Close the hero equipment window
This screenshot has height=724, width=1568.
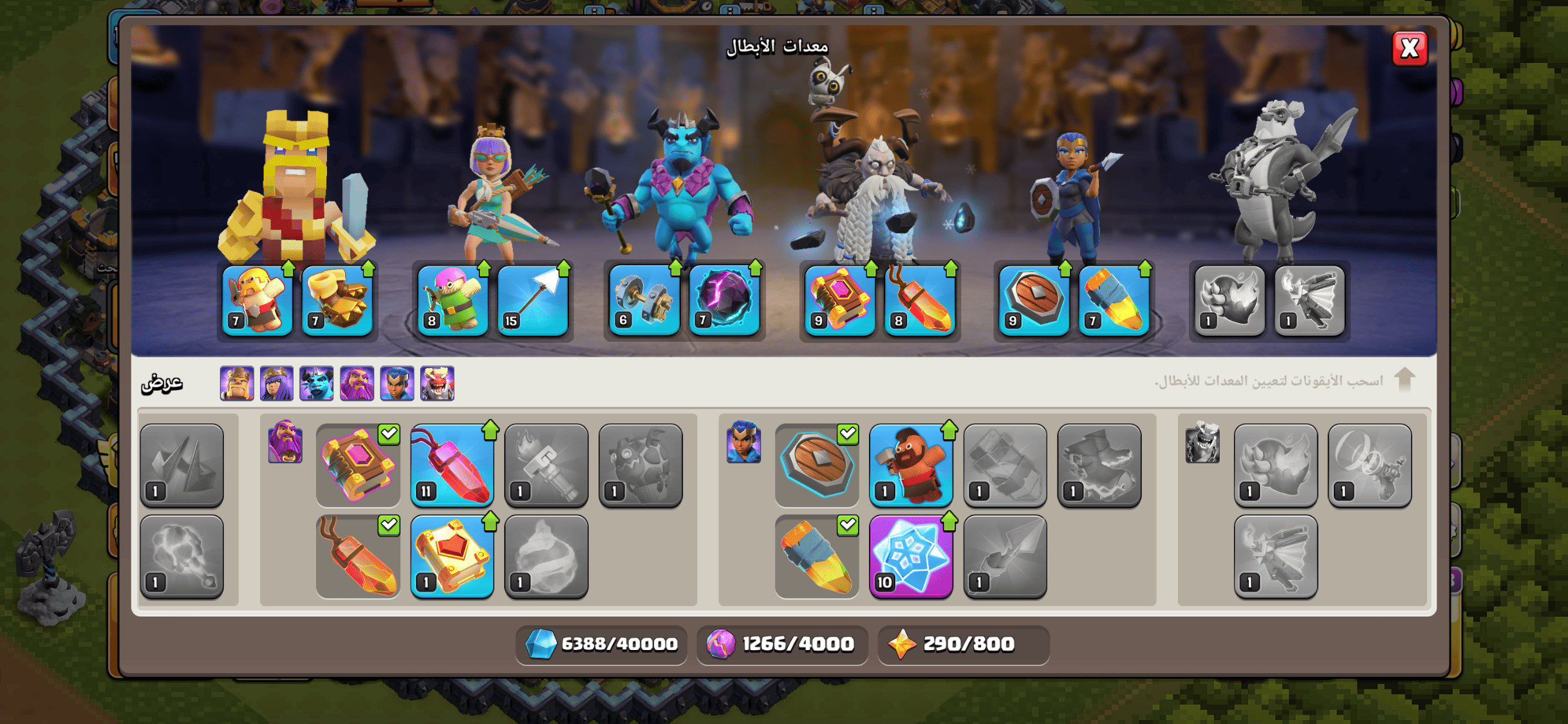[1410, 48]
